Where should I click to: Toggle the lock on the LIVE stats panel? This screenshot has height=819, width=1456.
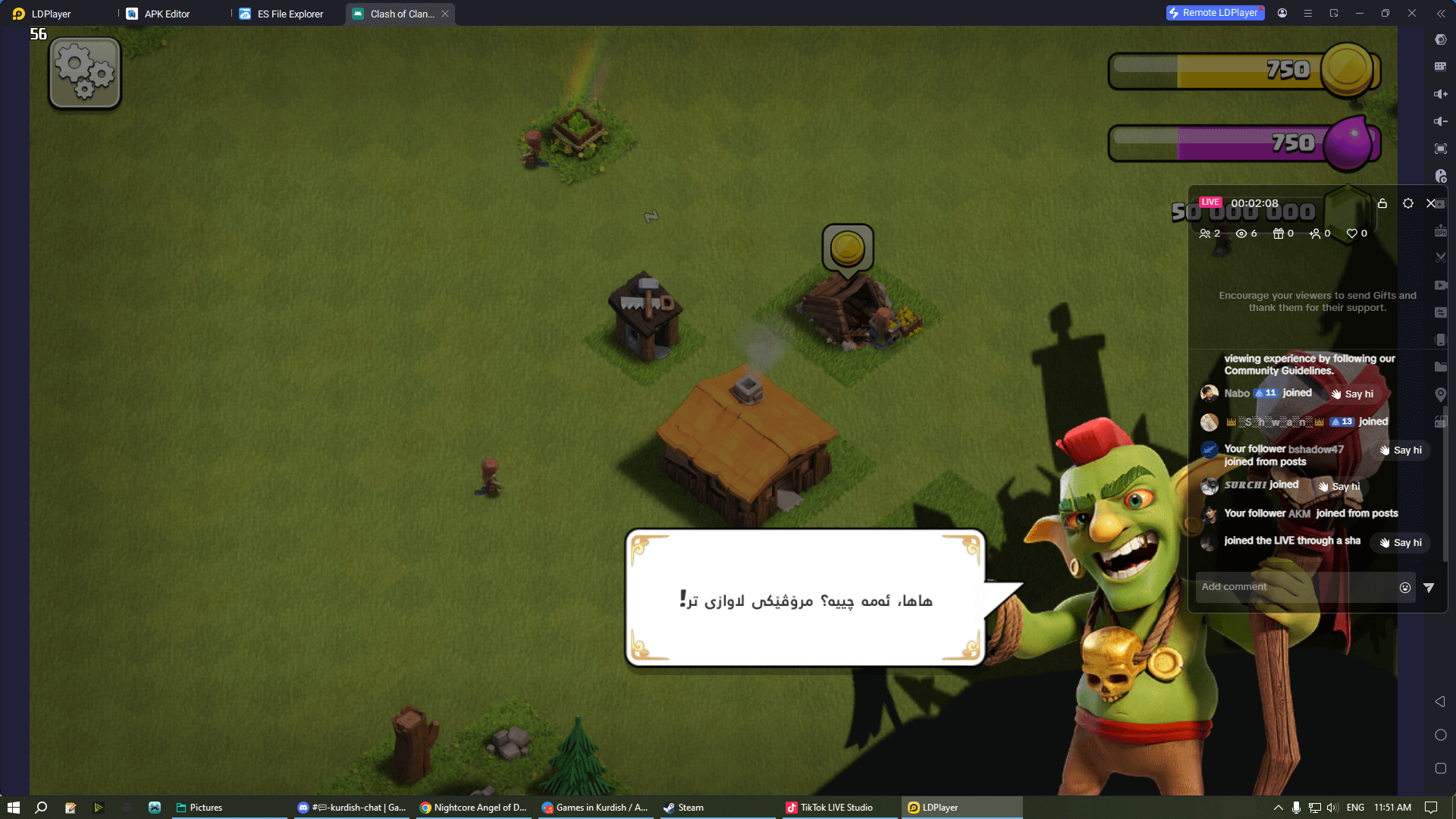coord(1382,203)
